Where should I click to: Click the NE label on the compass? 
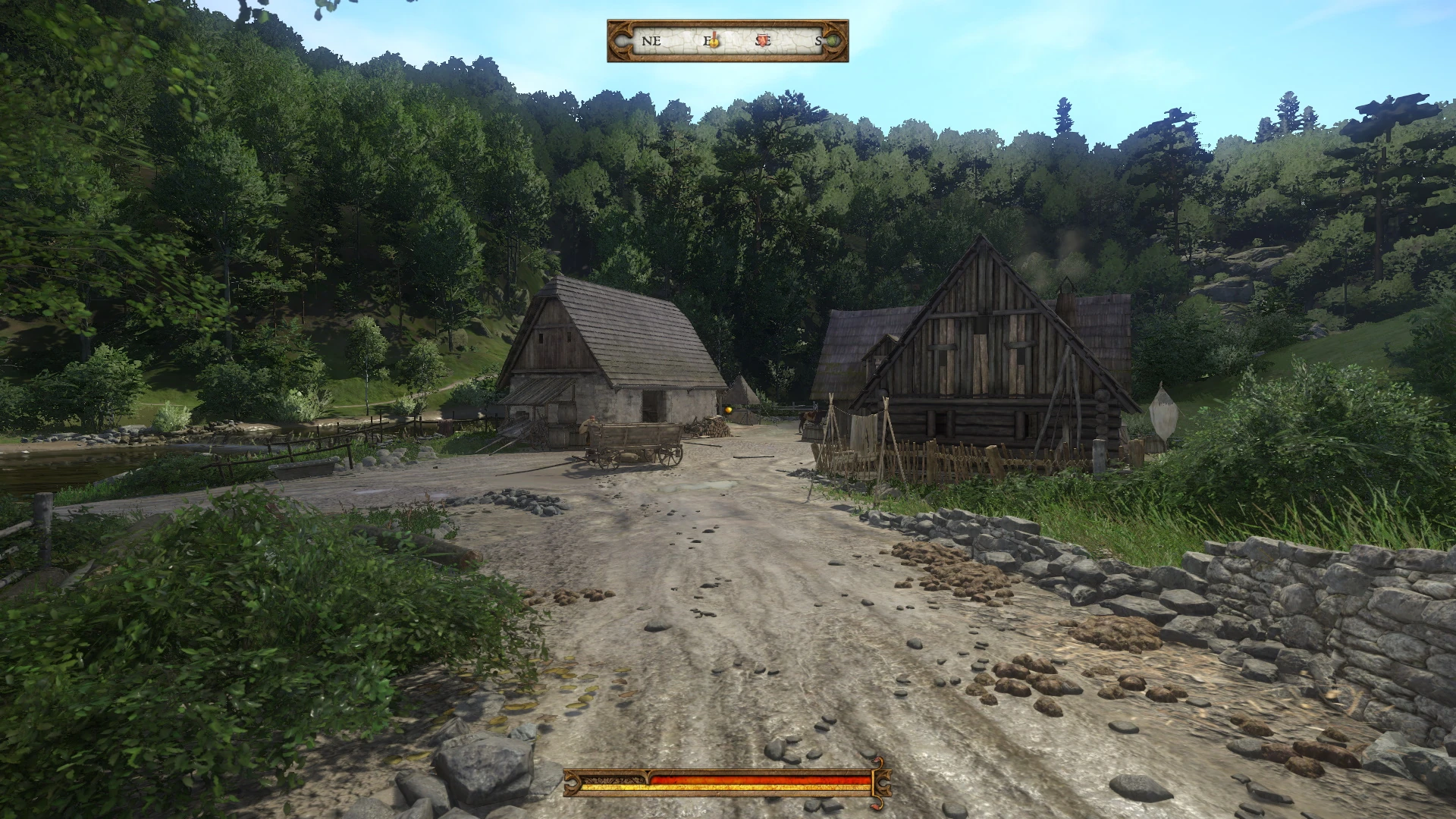point(651,40)
